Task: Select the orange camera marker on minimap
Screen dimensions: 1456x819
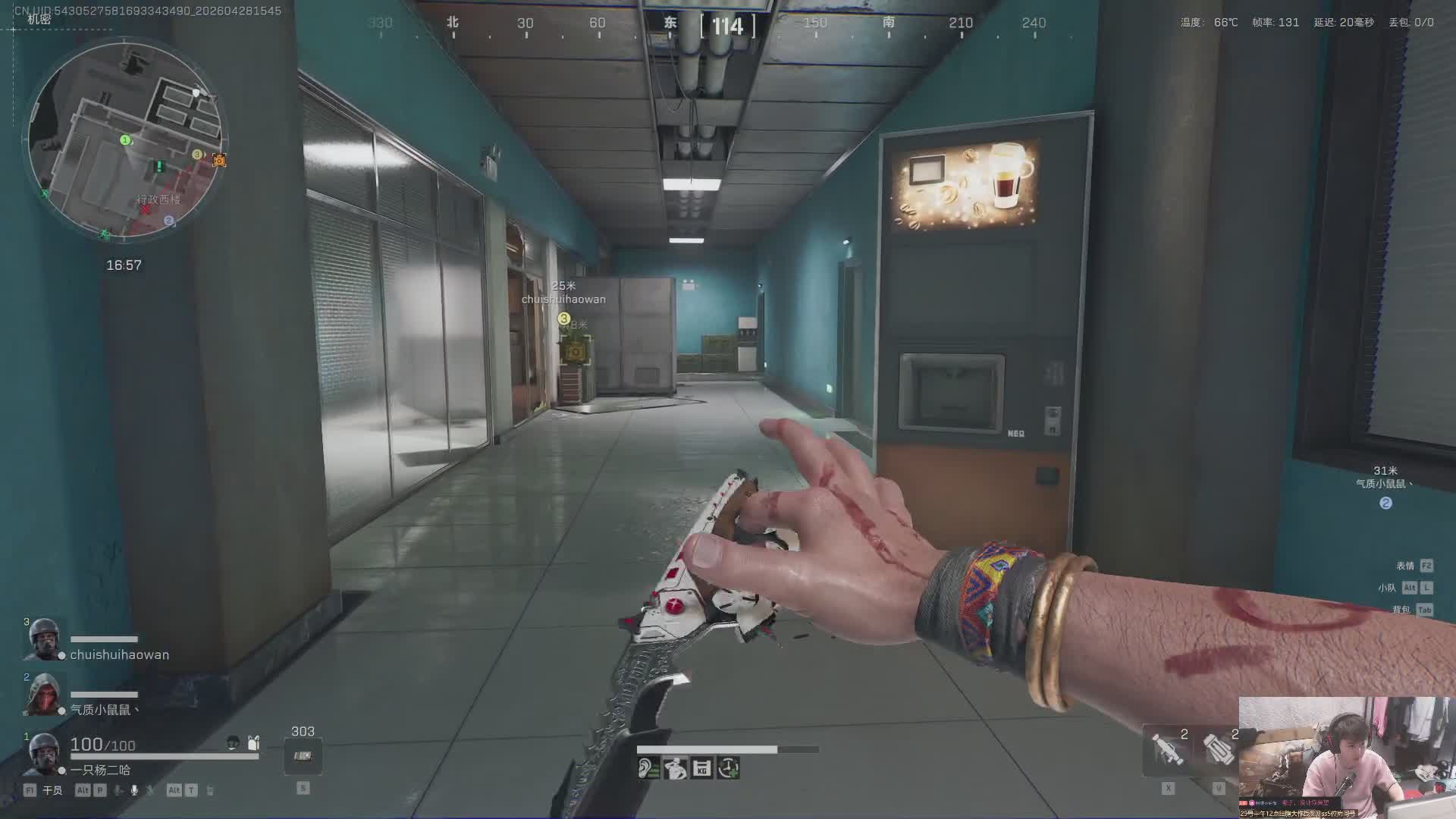Action: (219, 160)
